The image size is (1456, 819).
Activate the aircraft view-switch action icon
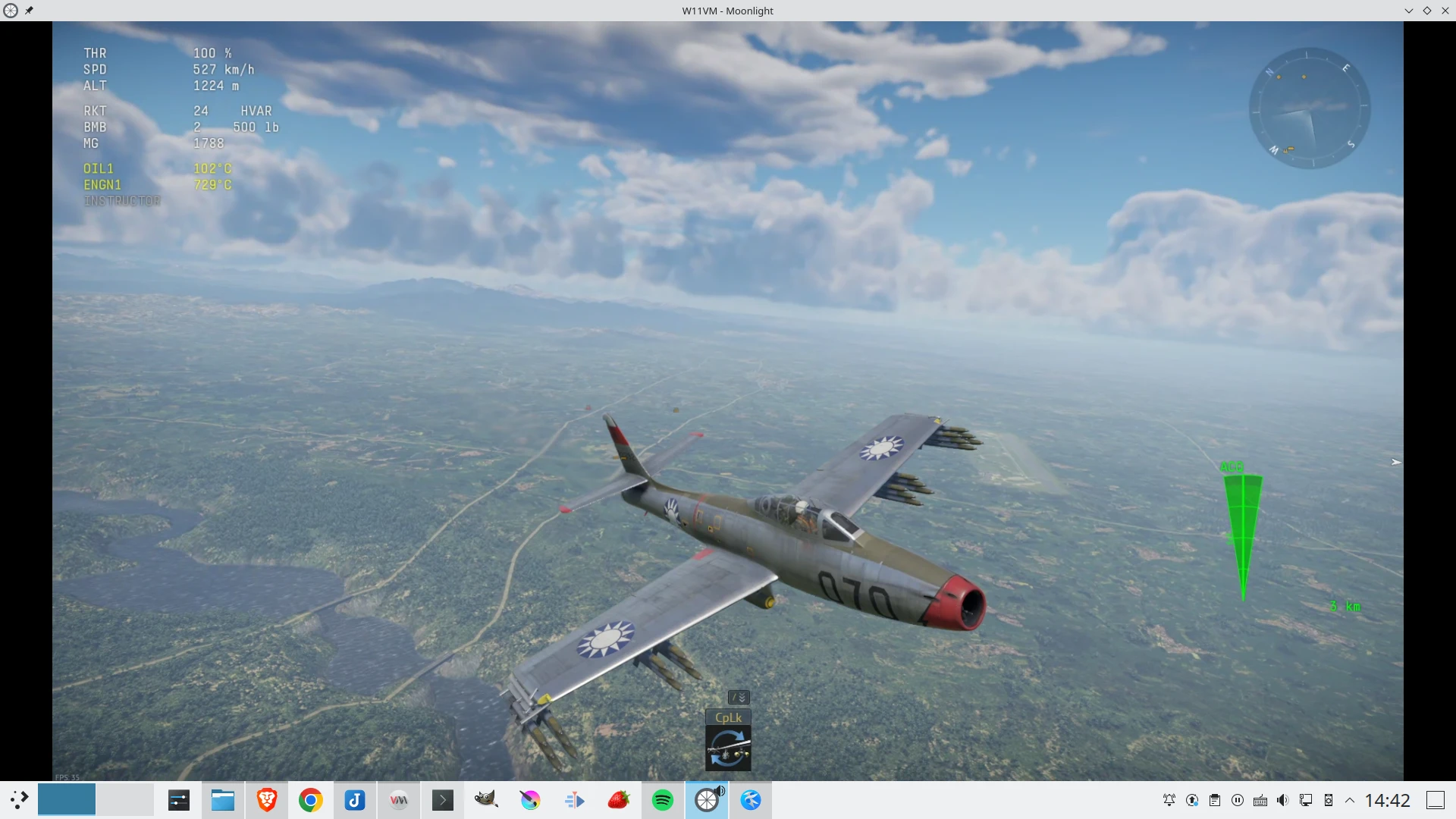pyautogui.click(x=728, y=748)
